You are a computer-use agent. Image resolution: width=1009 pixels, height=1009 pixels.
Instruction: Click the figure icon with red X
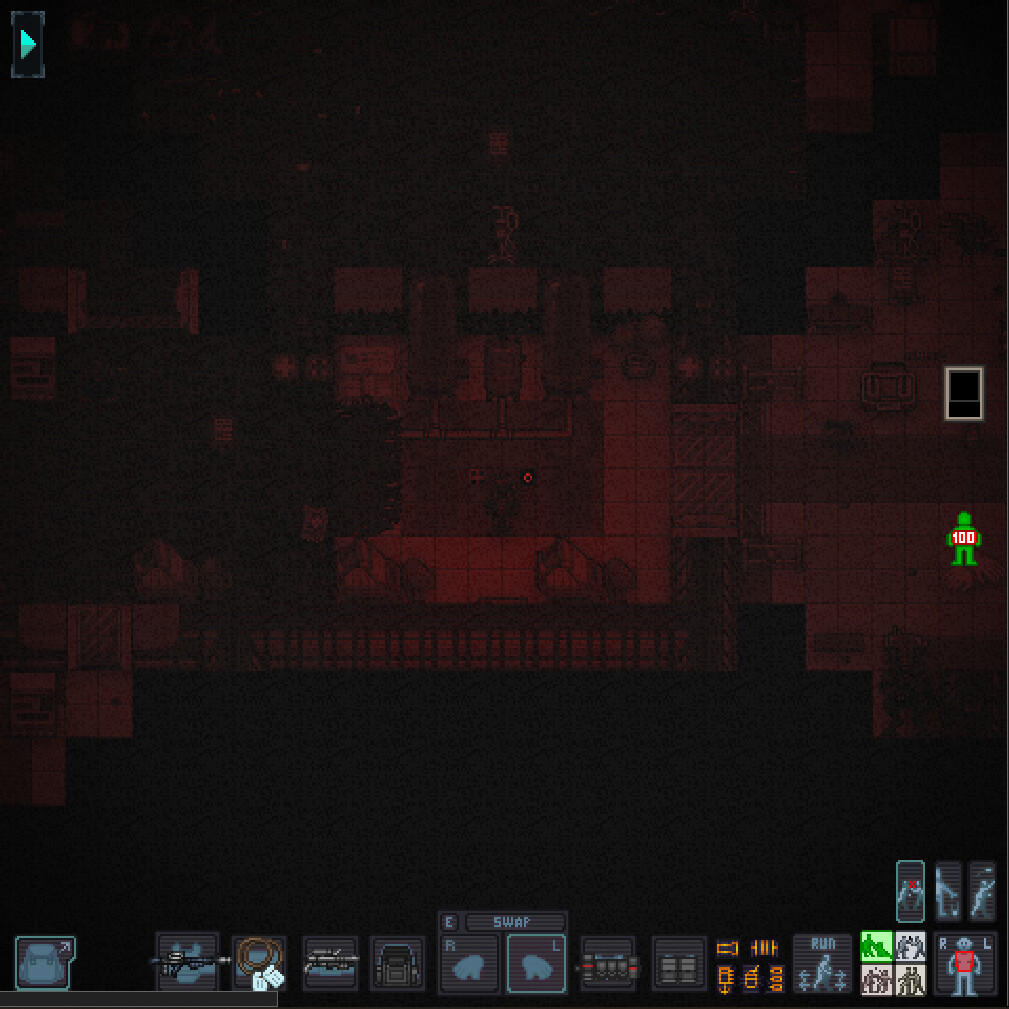910,890
